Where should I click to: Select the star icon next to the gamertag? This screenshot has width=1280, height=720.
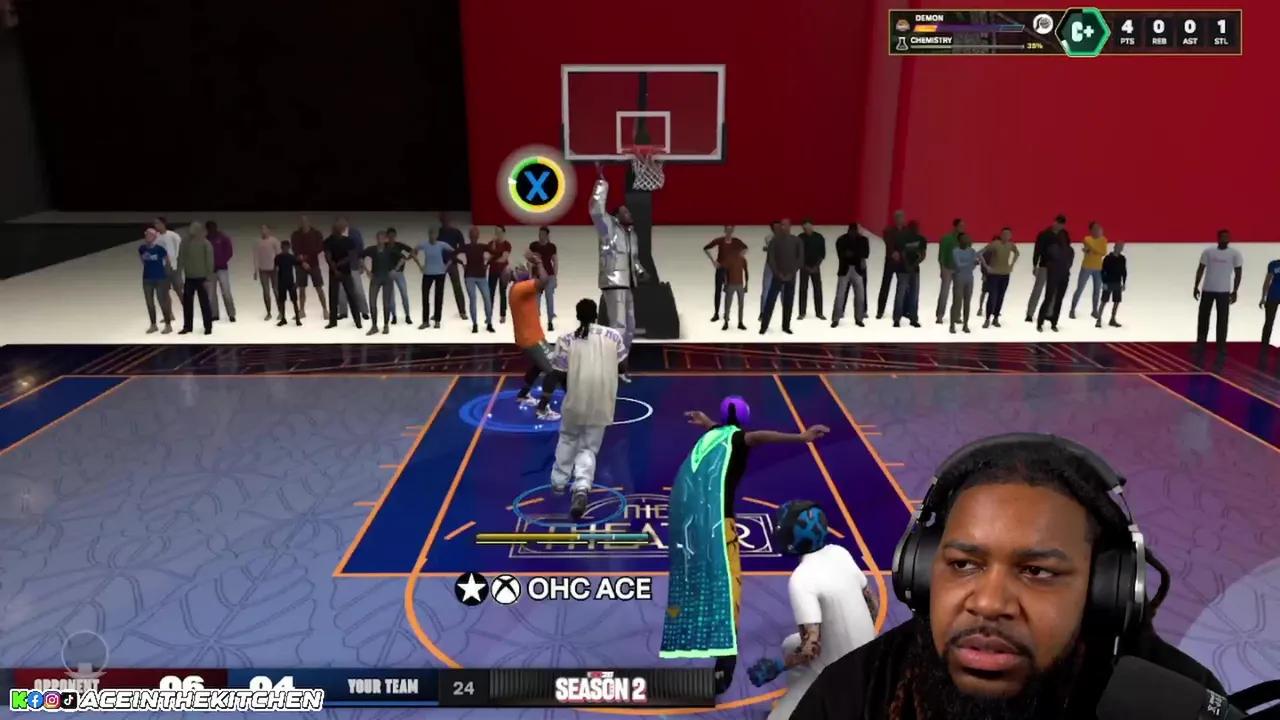[471, 589]
